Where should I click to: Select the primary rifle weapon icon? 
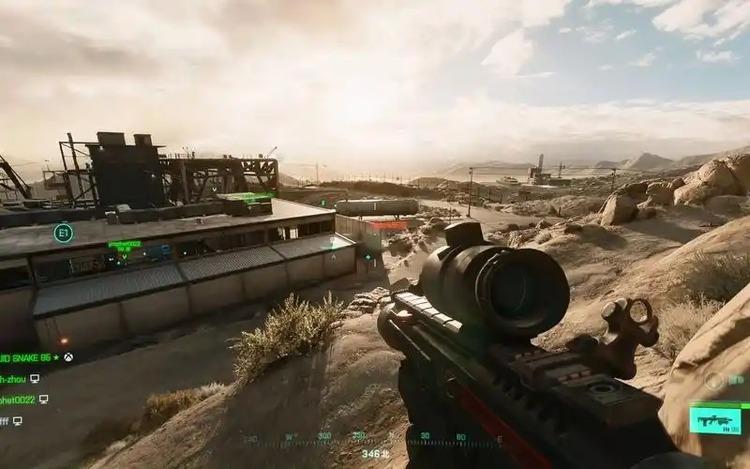tap(715, 420)
